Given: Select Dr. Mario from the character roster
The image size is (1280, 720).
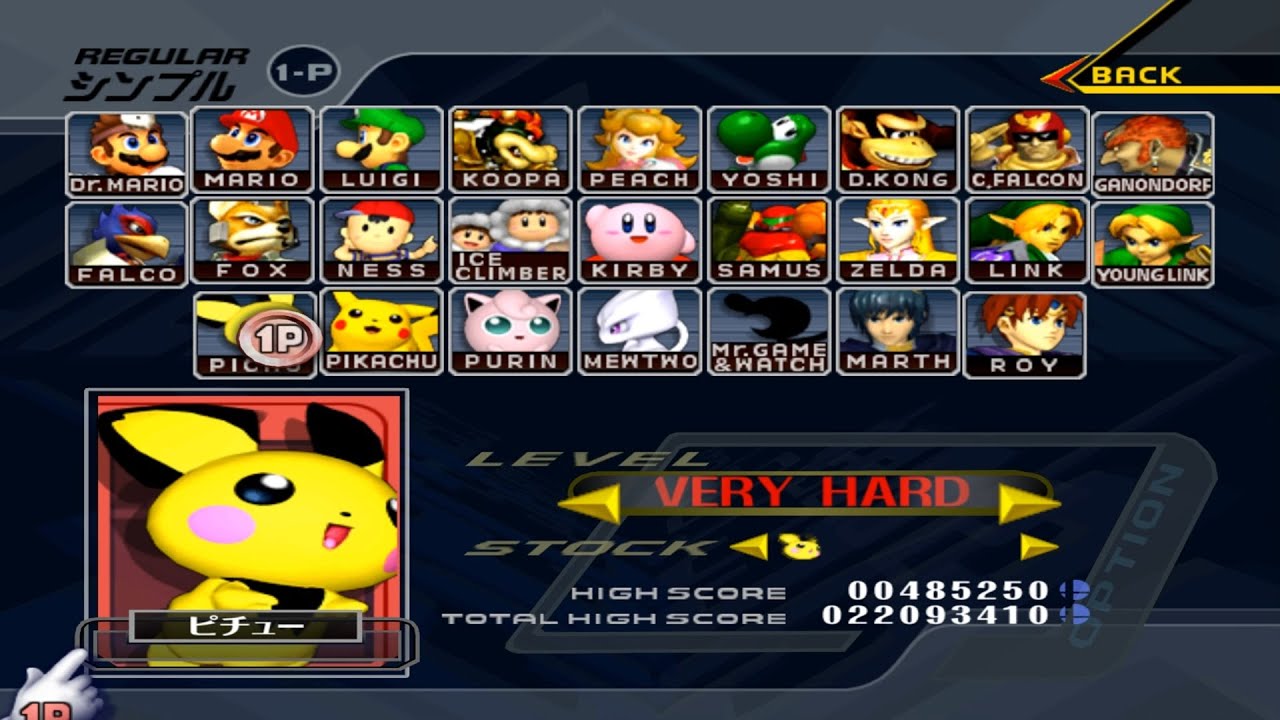Looking at the screenshot, I should (x=125, y=148).
